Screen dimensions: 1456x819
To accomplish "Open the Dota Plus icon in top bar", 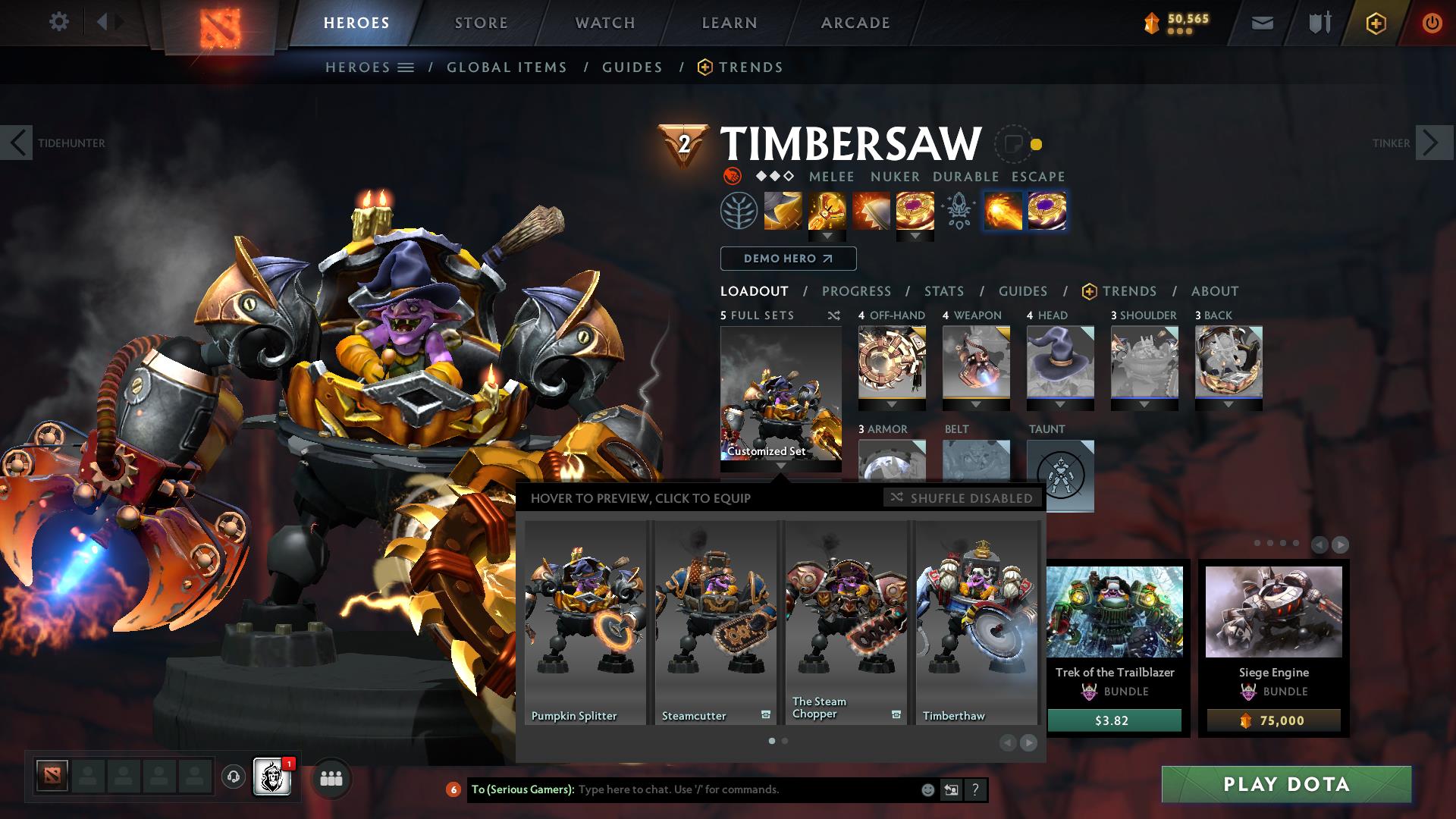I will tap(1376, 23).
